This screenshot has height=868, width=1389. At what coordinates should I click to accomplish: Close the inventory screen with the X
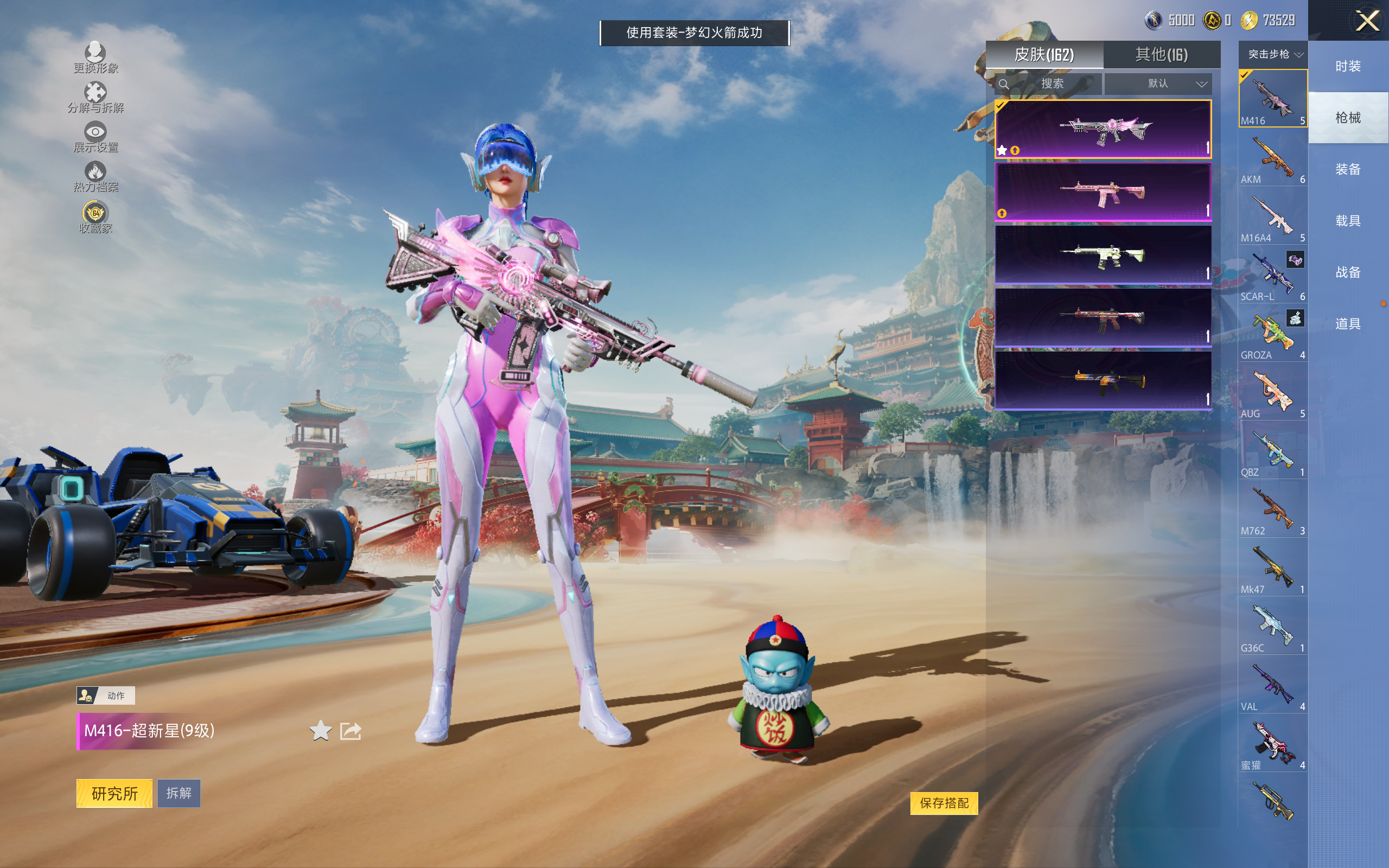click(1367, 22)
